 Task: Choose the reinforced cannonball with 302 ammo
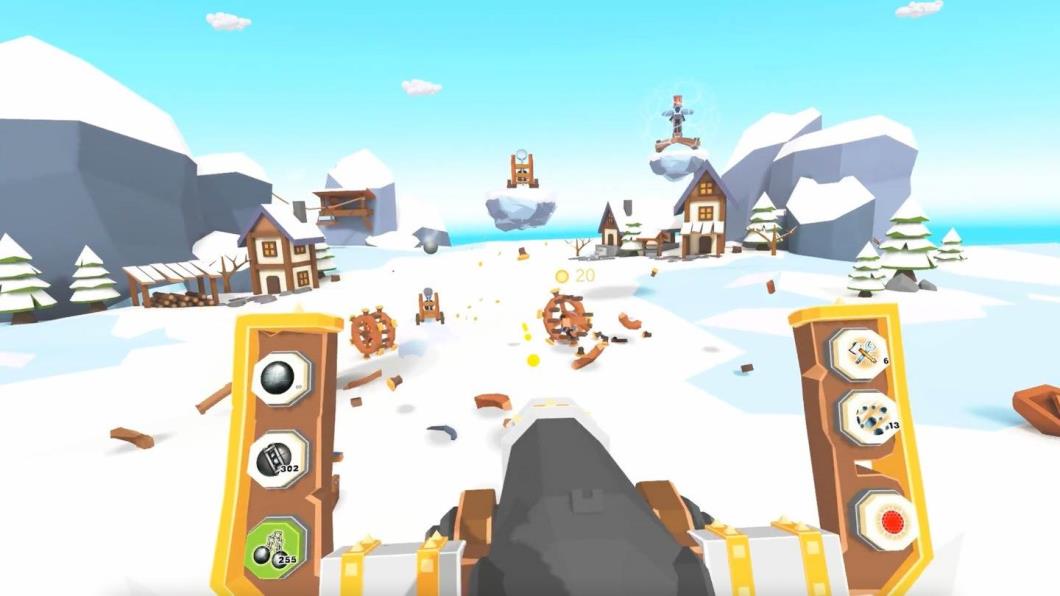point(278,459)
